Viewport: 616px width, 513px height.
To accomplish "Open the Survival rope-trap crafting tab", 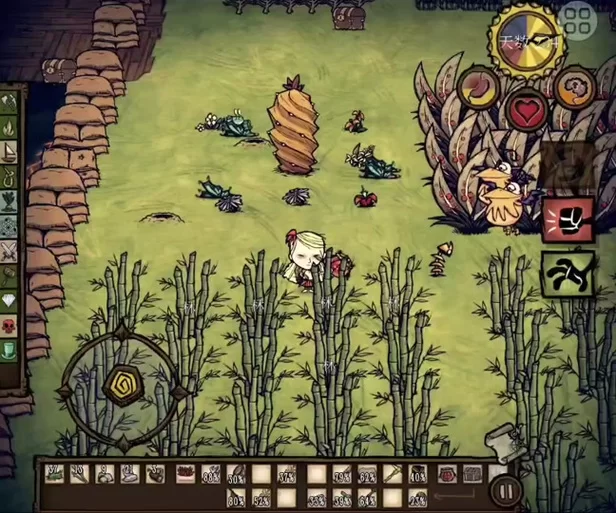I will pyautogui.click(x=10, y=176).
